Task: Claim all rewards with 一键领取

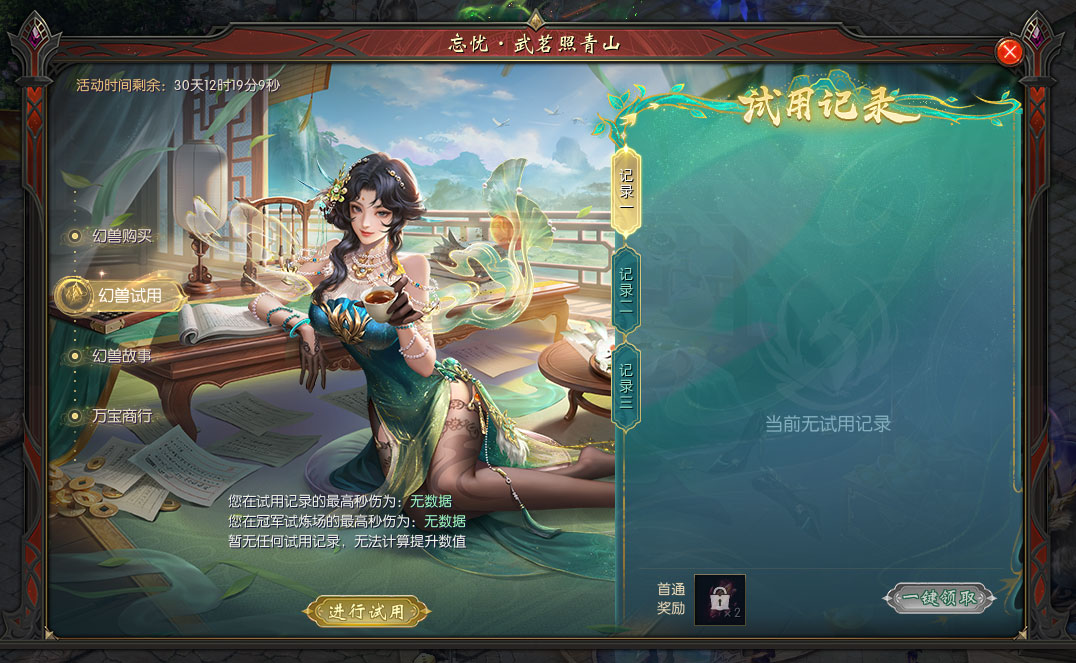Action: pos(939,598)
